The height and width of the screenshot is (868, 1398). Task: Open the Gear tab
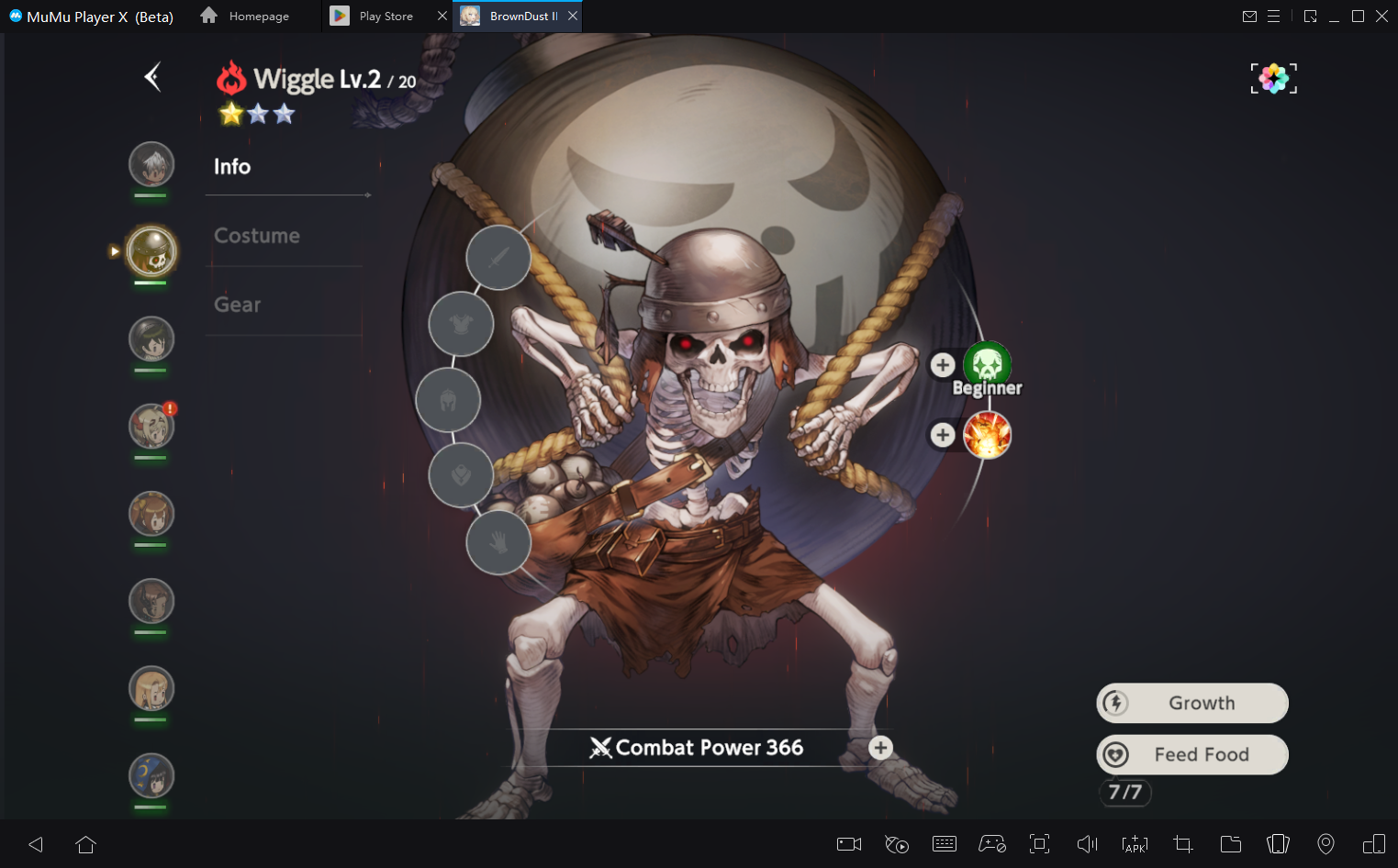point(238,305)
